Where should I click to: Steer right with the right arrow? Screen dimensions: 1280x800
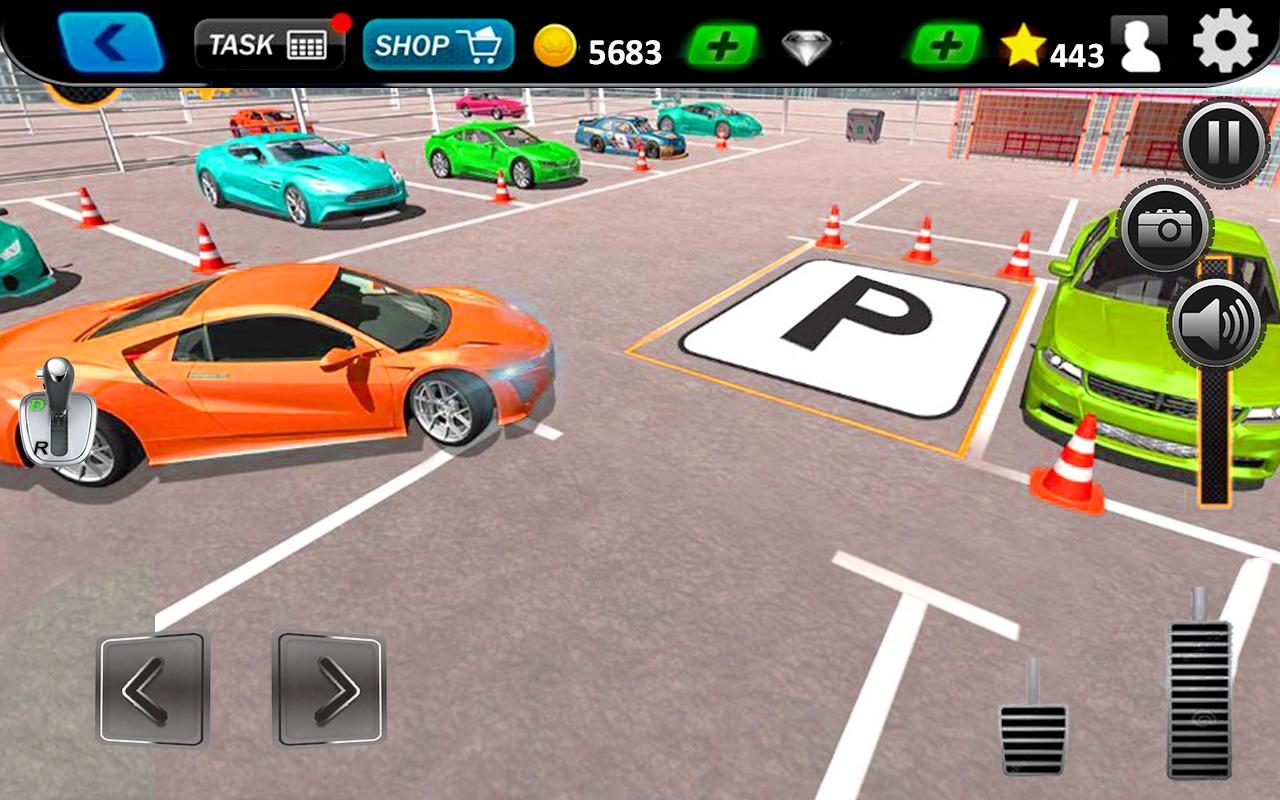pyautogui.click(x=330, y=690)
